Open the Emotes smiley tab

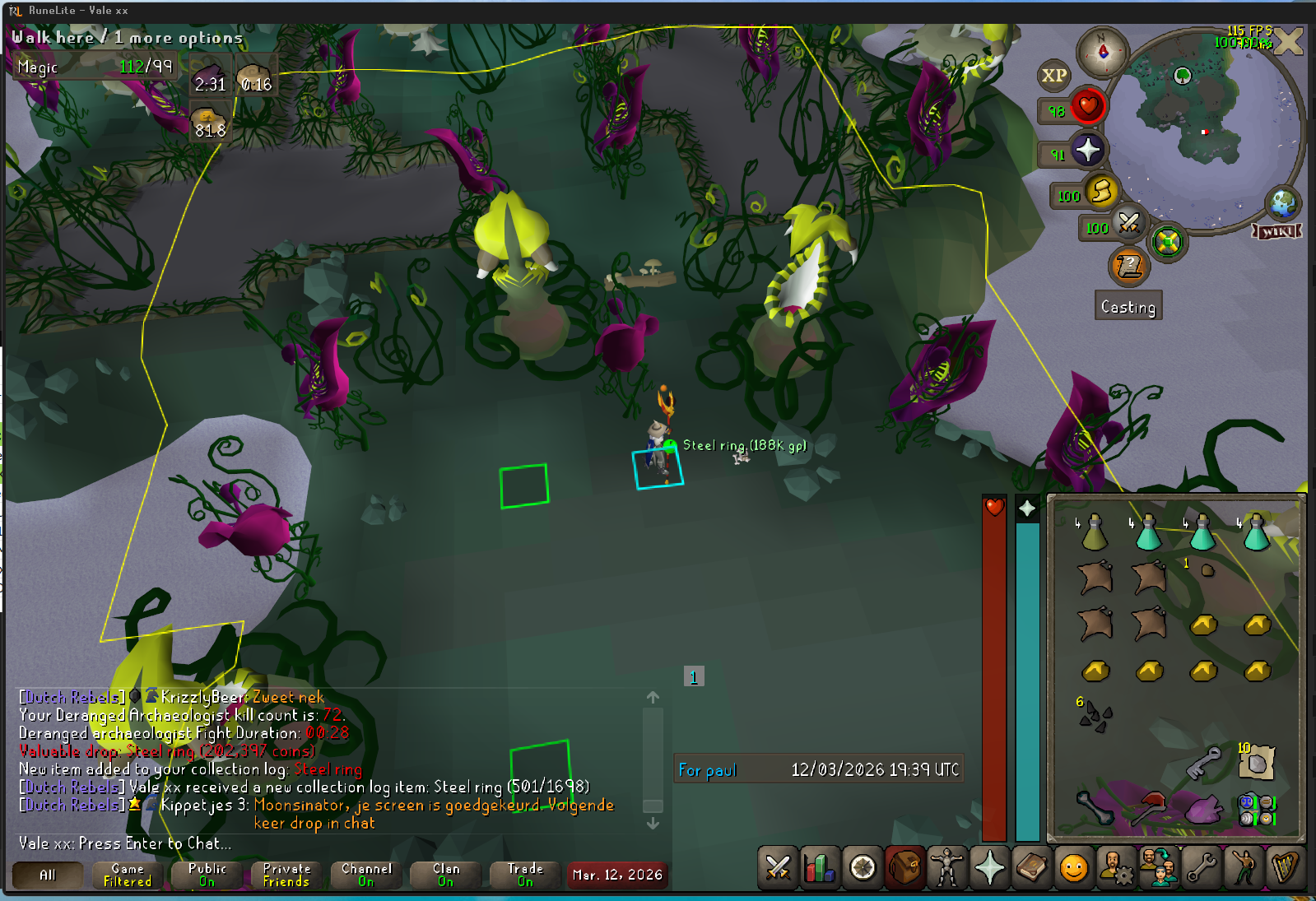[x=1074, y=868]
